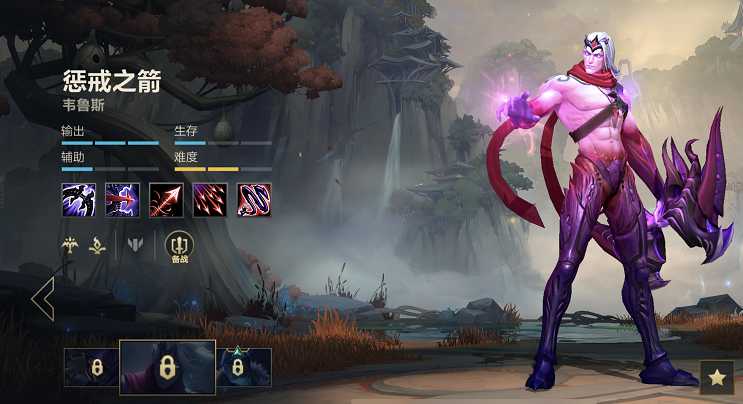Show the single red arrow ability
This screenshot has width=743, height=404.
click(x=165, y=200)
